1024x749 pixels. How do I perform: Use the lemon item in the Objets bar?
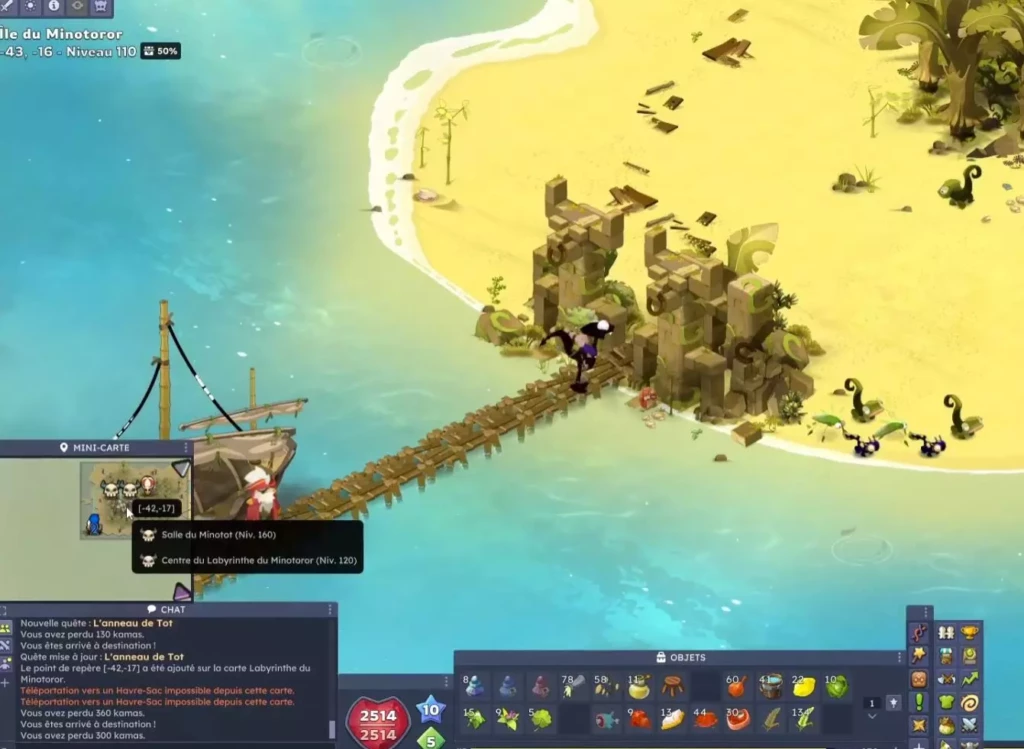click(804, 687)
